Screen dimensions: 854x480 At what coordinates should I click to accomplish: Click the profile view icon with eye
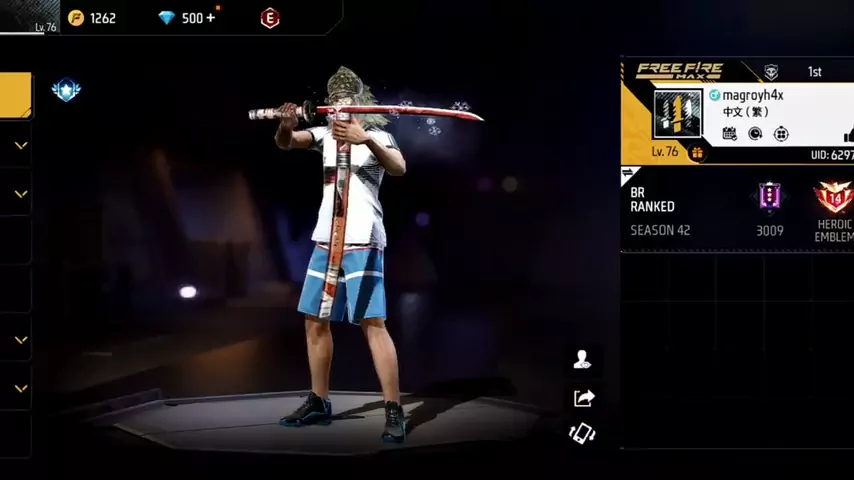[x=582, y=361]
